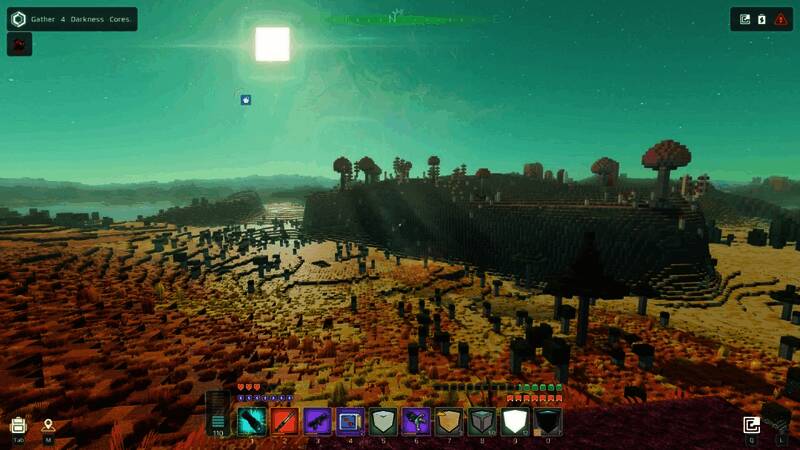Choose the pale green block in slot 5
800x450 pixels.
tap(383, 421)
